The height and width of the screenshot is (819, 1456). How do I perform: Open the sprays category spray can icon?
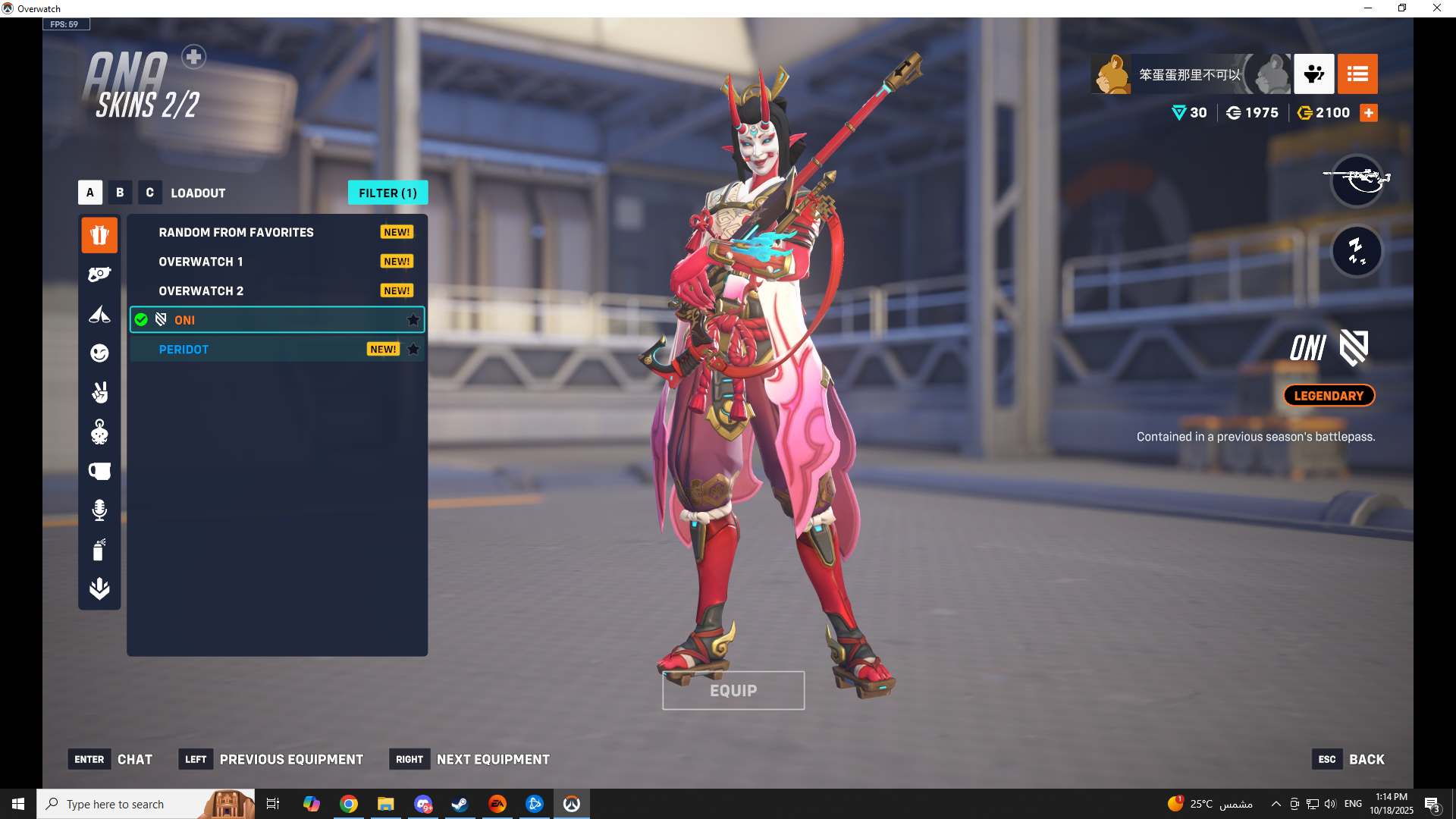pyautogui.click(x=99, y=550)
